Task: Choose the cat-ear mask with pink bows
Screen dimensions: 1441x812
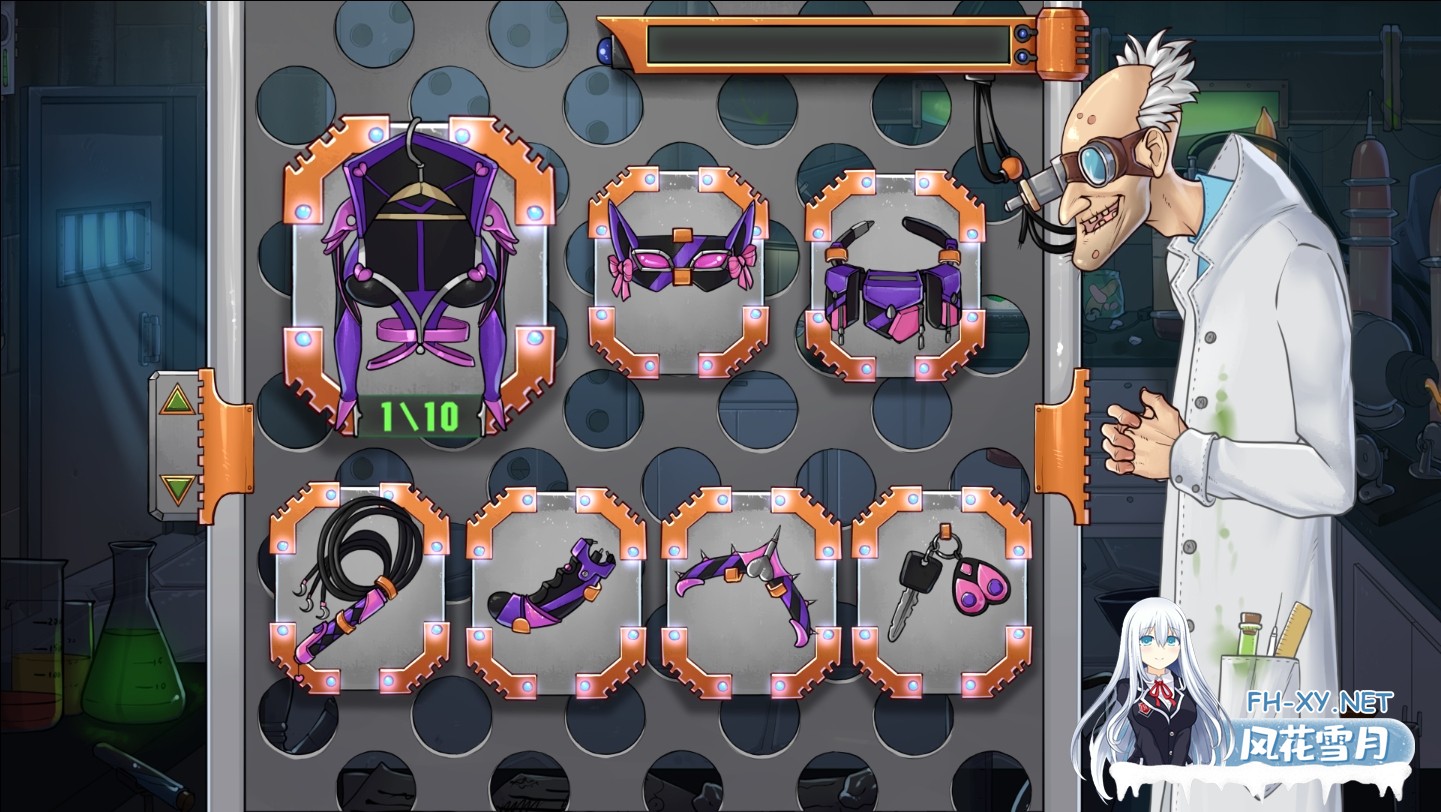Action: click(679, 268)
